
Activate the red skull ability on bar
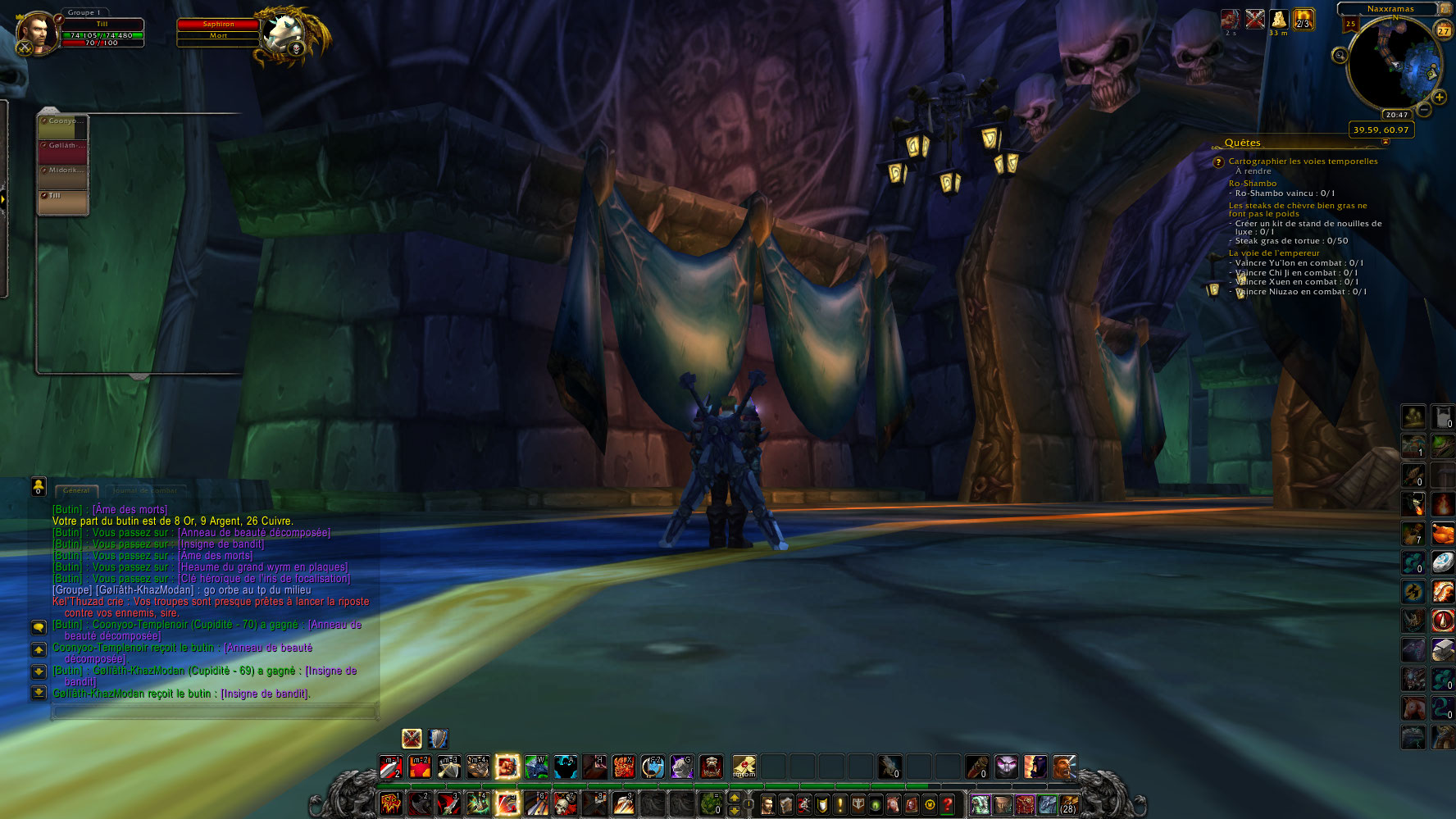[565, 804]
